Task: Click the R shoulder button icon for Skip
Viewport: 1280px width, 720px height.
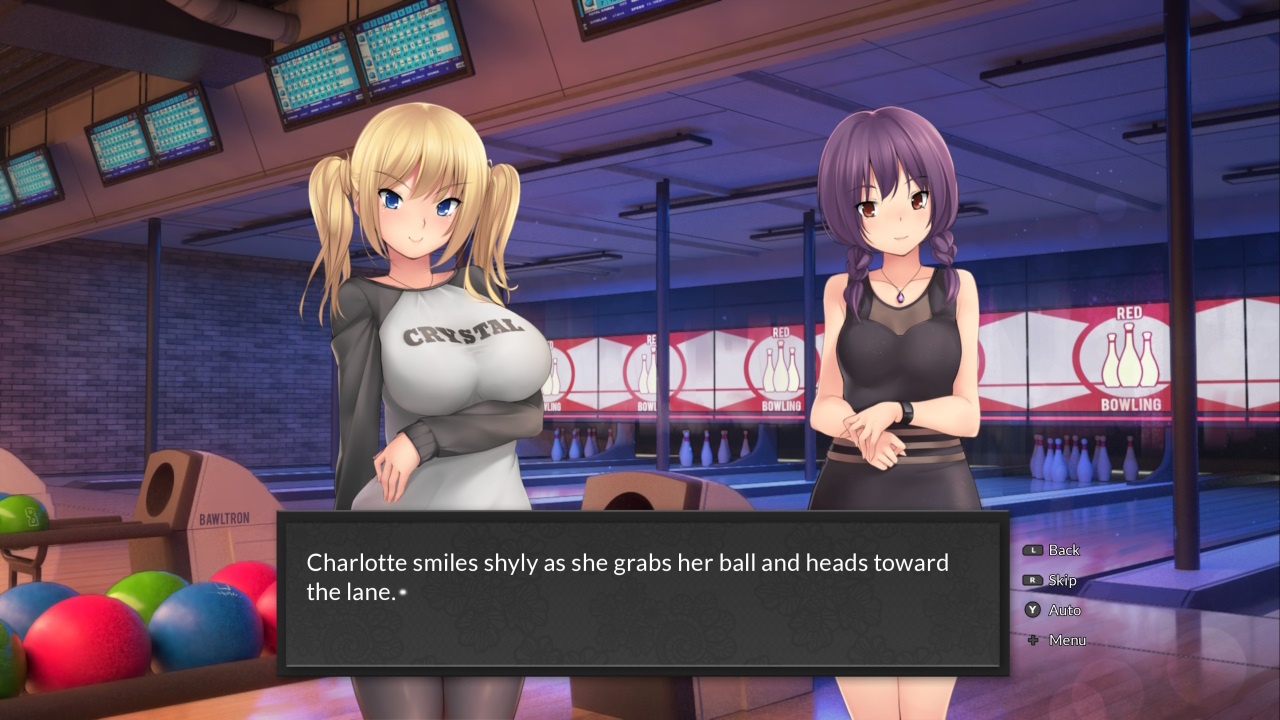Action: [1032, 580]
